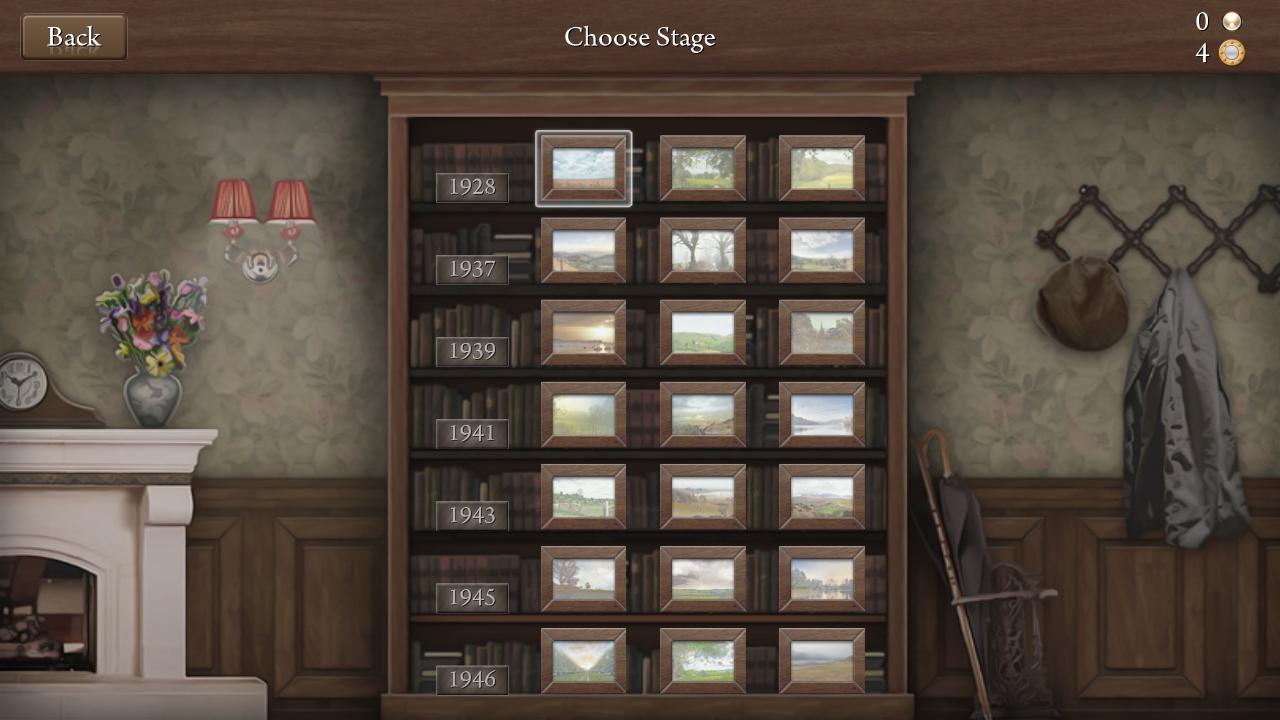The image size is (1280, 720).
Task: Open the green hills stage from 1939
Action: [702, 332]
